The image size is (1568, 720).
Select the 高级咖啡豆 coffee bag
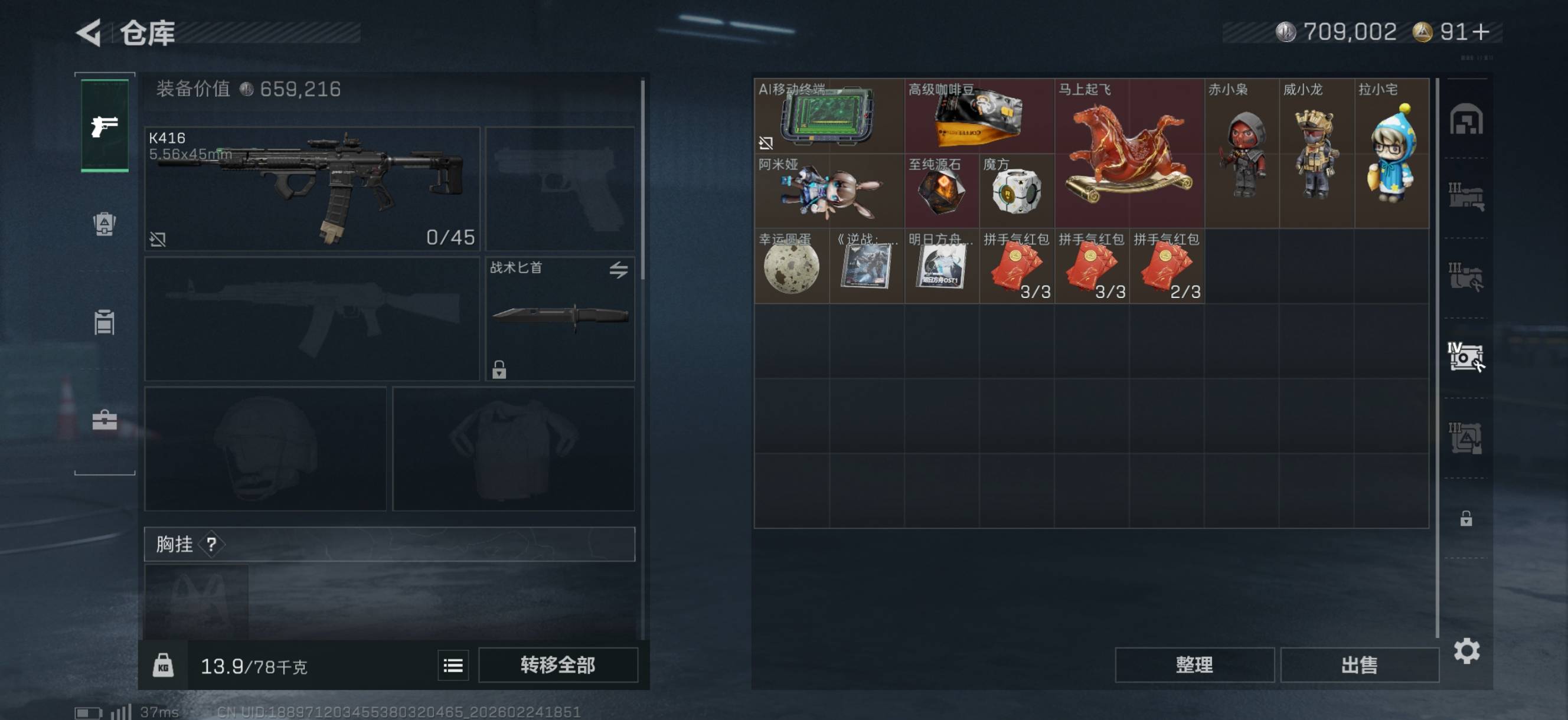979,116
